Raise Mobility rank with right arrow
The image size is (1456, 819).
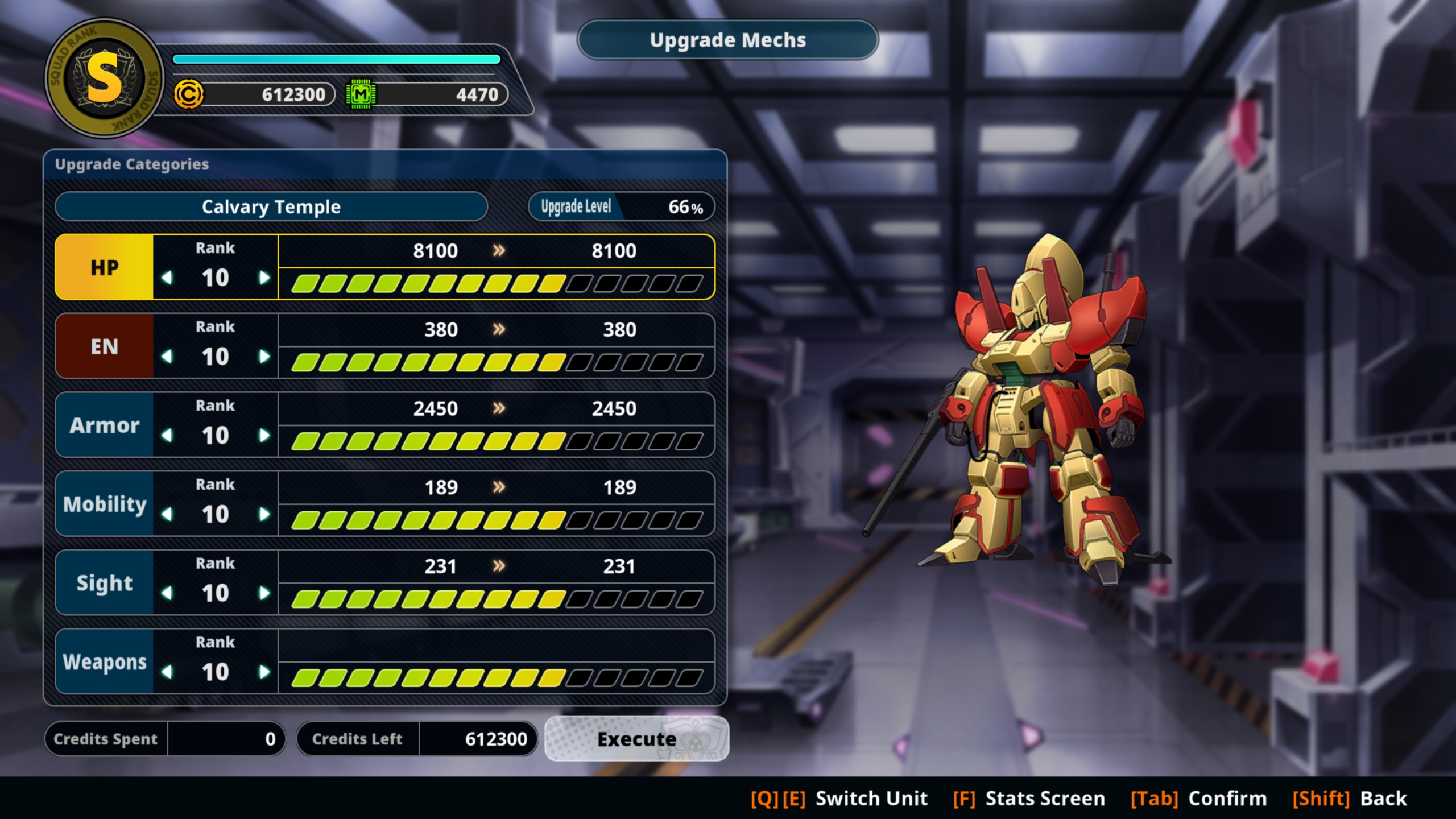pyautogui.click(x=264, y=514)
